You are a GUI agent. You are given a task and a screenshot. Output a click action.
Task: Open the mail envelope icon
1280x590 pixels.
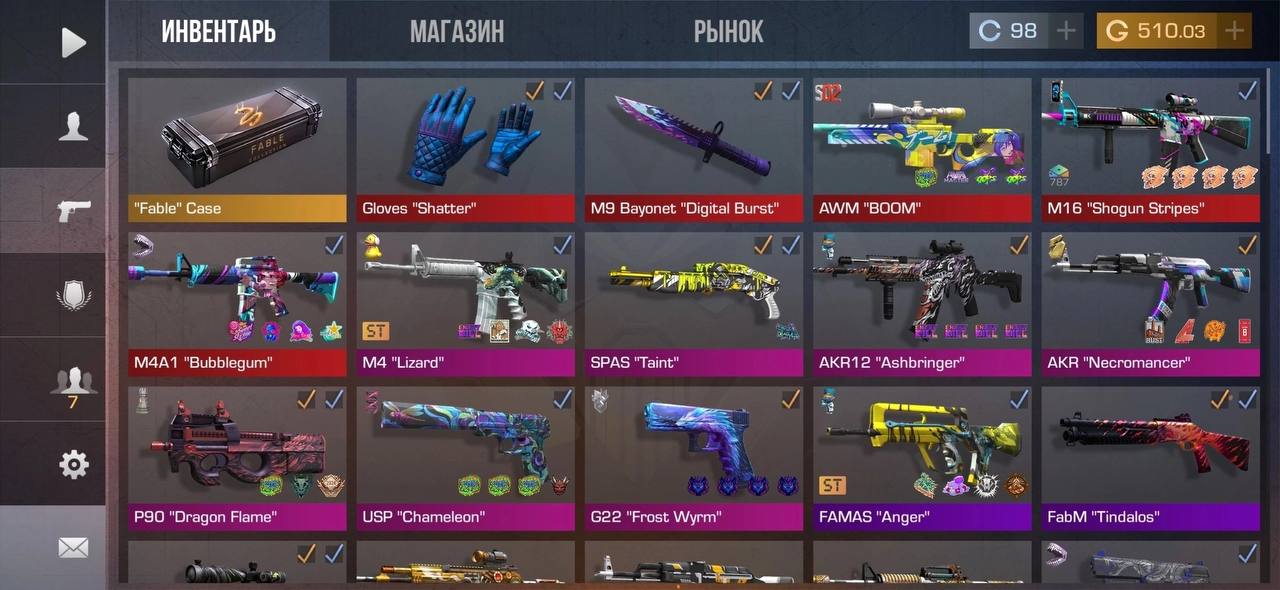tap(73, 547)
